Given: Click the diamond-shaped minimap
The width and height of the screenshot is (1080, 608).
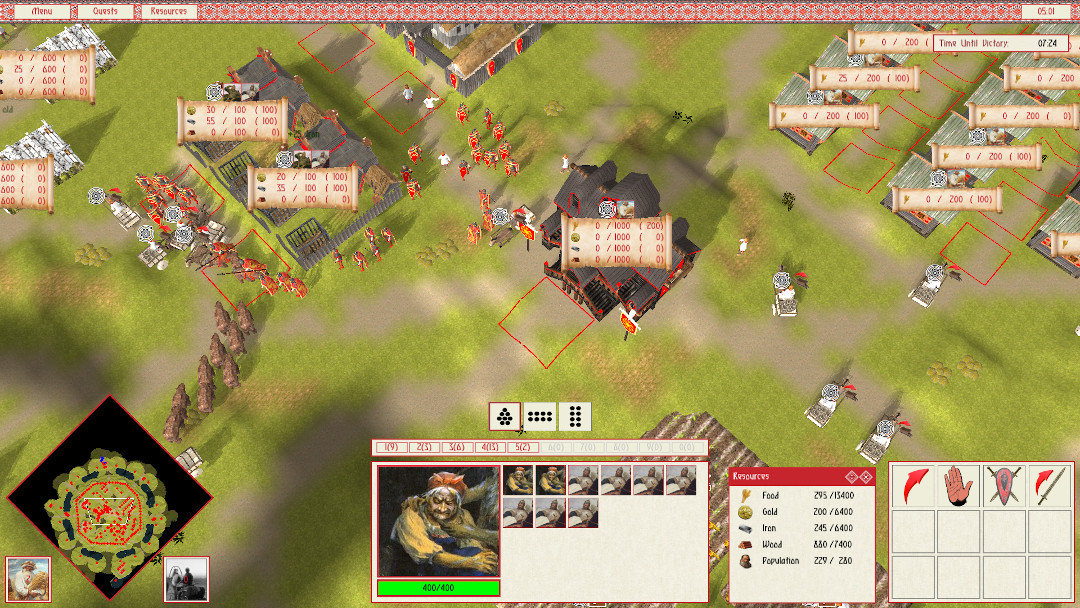Looking at the screenshot, I should tap(109, 495).
